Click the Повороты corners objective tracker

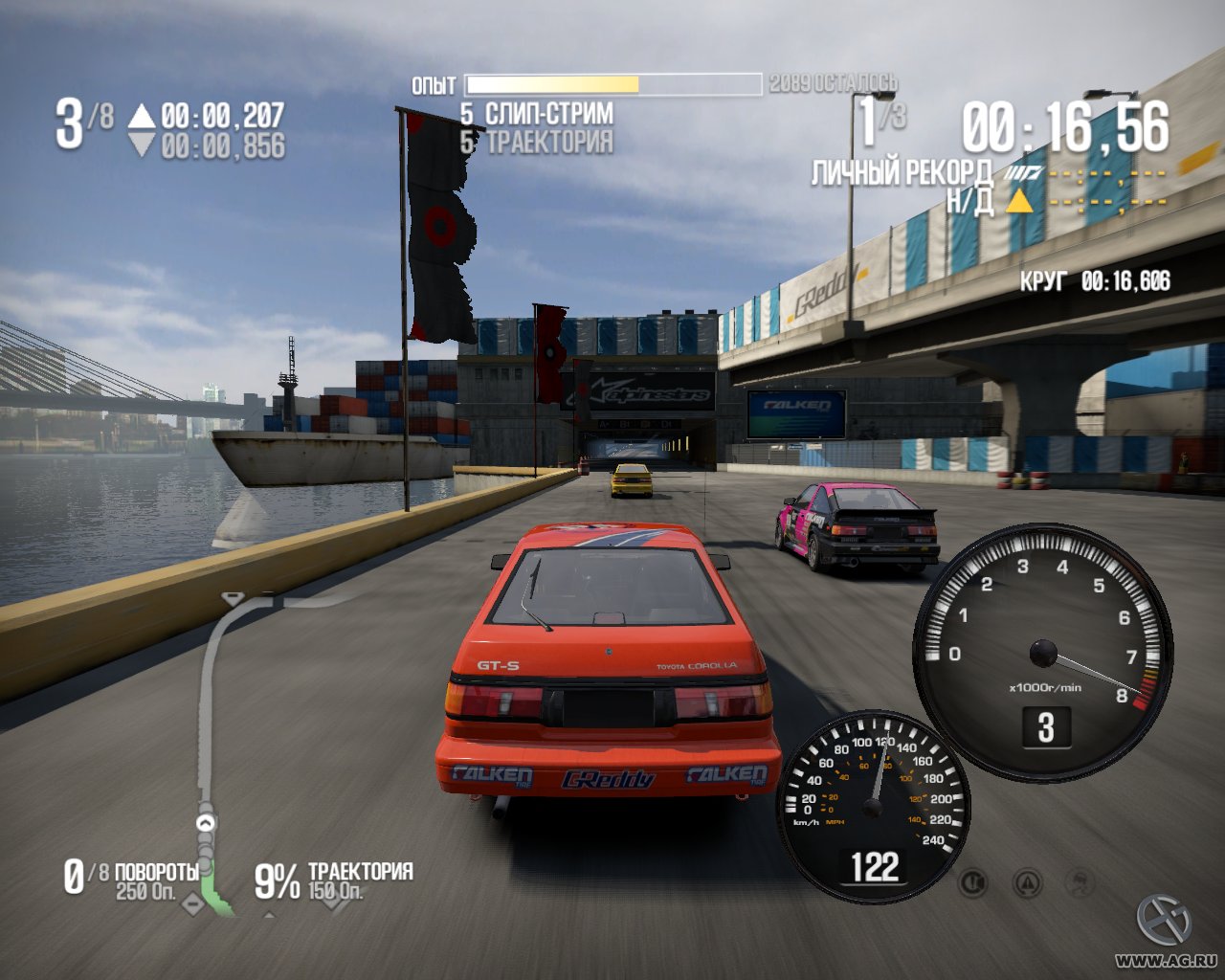click(132, 880)
